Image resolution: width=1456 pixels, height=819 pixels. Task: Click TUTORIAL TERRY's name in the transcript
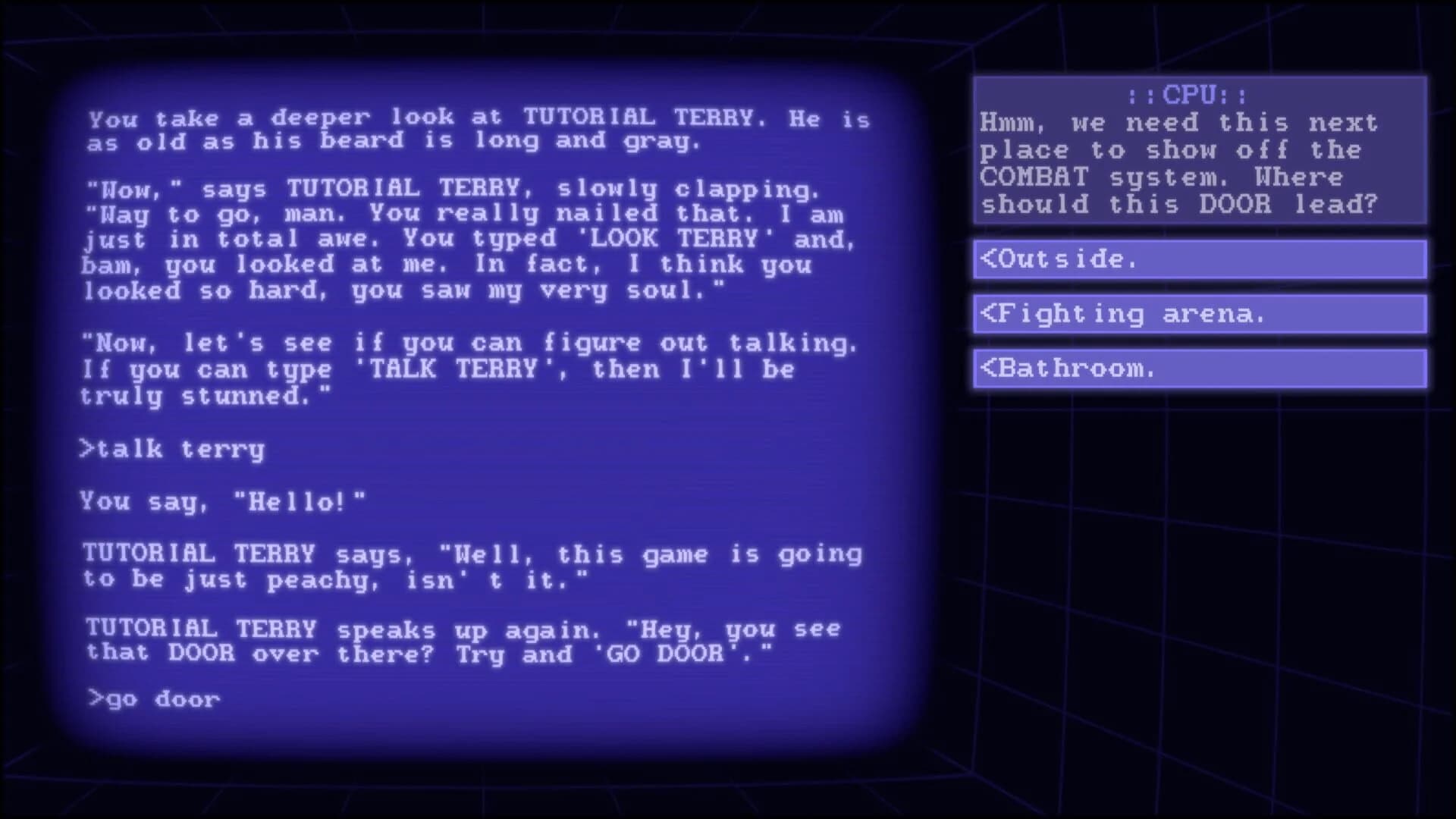tap(202, 553)
